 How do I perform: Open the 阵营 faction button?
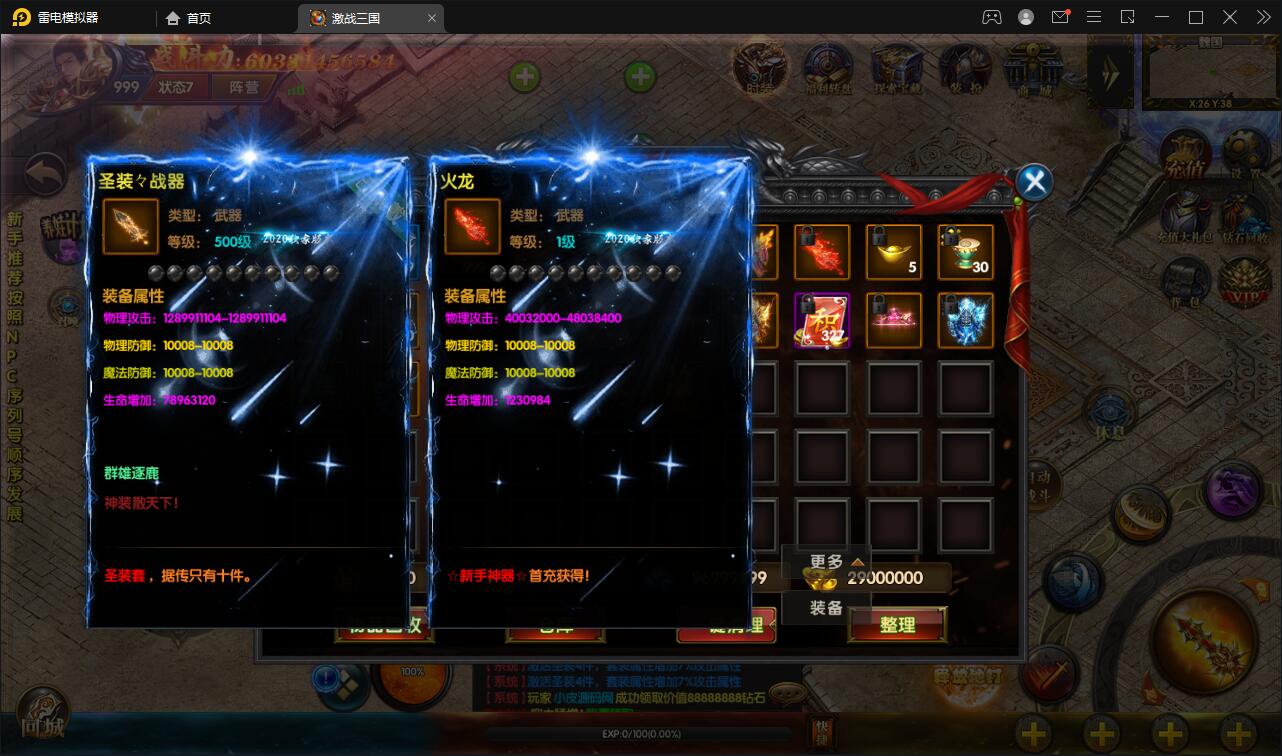click(244, 87)
